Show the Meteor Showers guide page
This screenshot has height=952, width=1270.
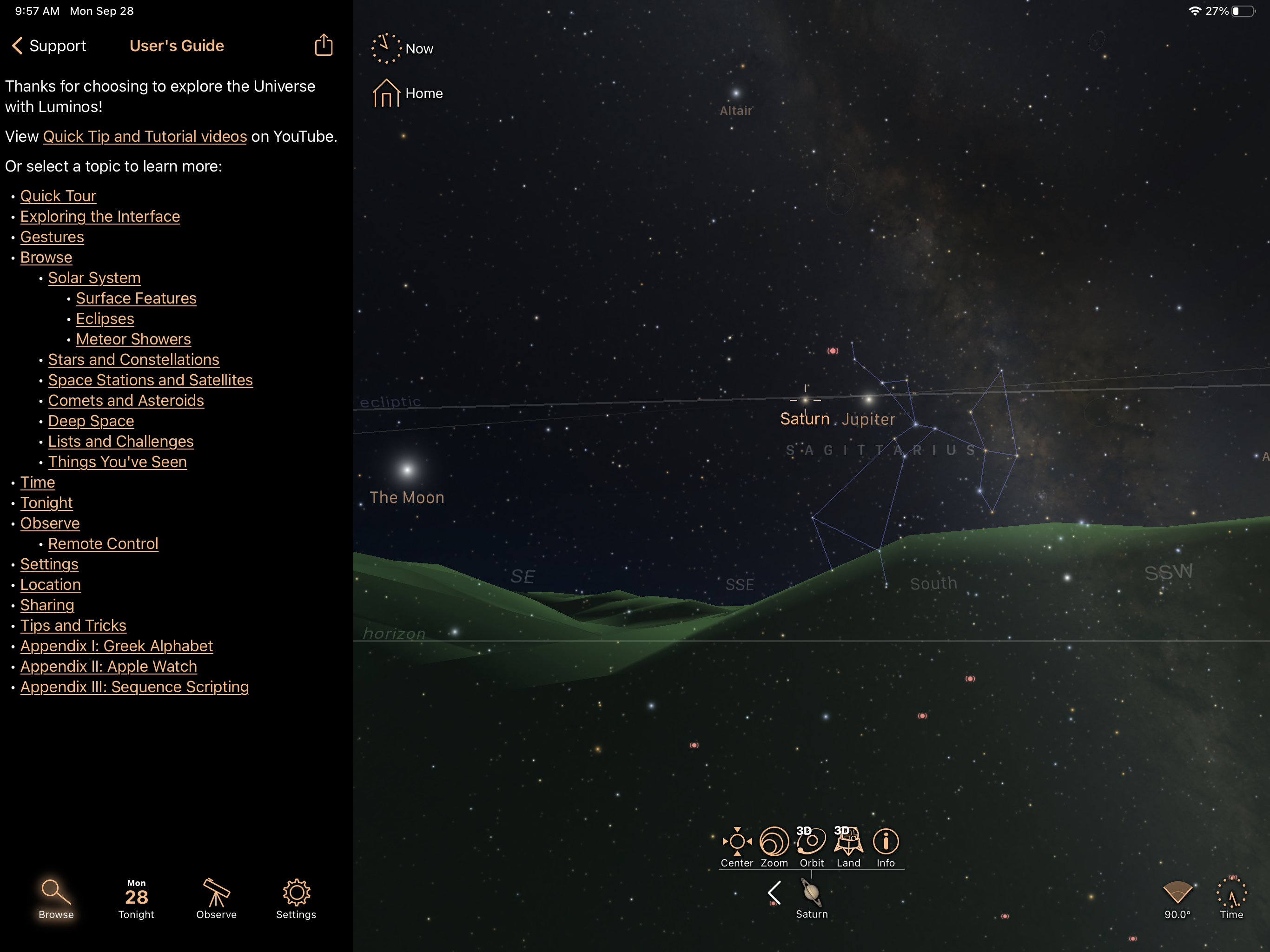pos(133,339)
